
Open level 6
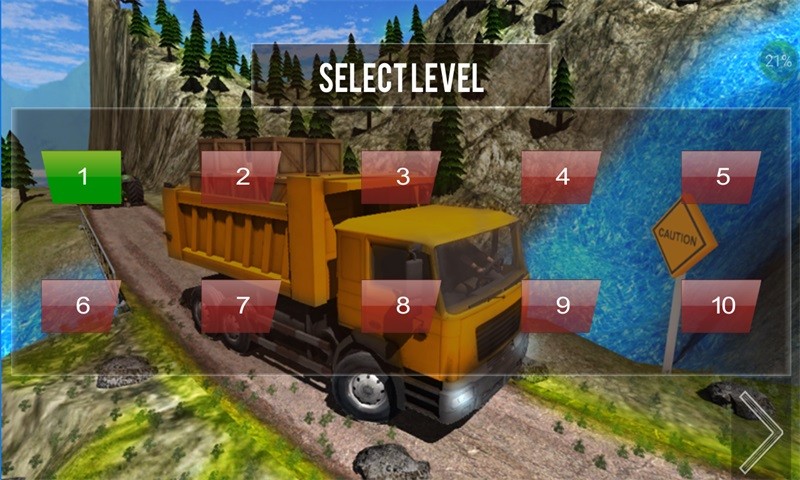click(x=82, y=306)
